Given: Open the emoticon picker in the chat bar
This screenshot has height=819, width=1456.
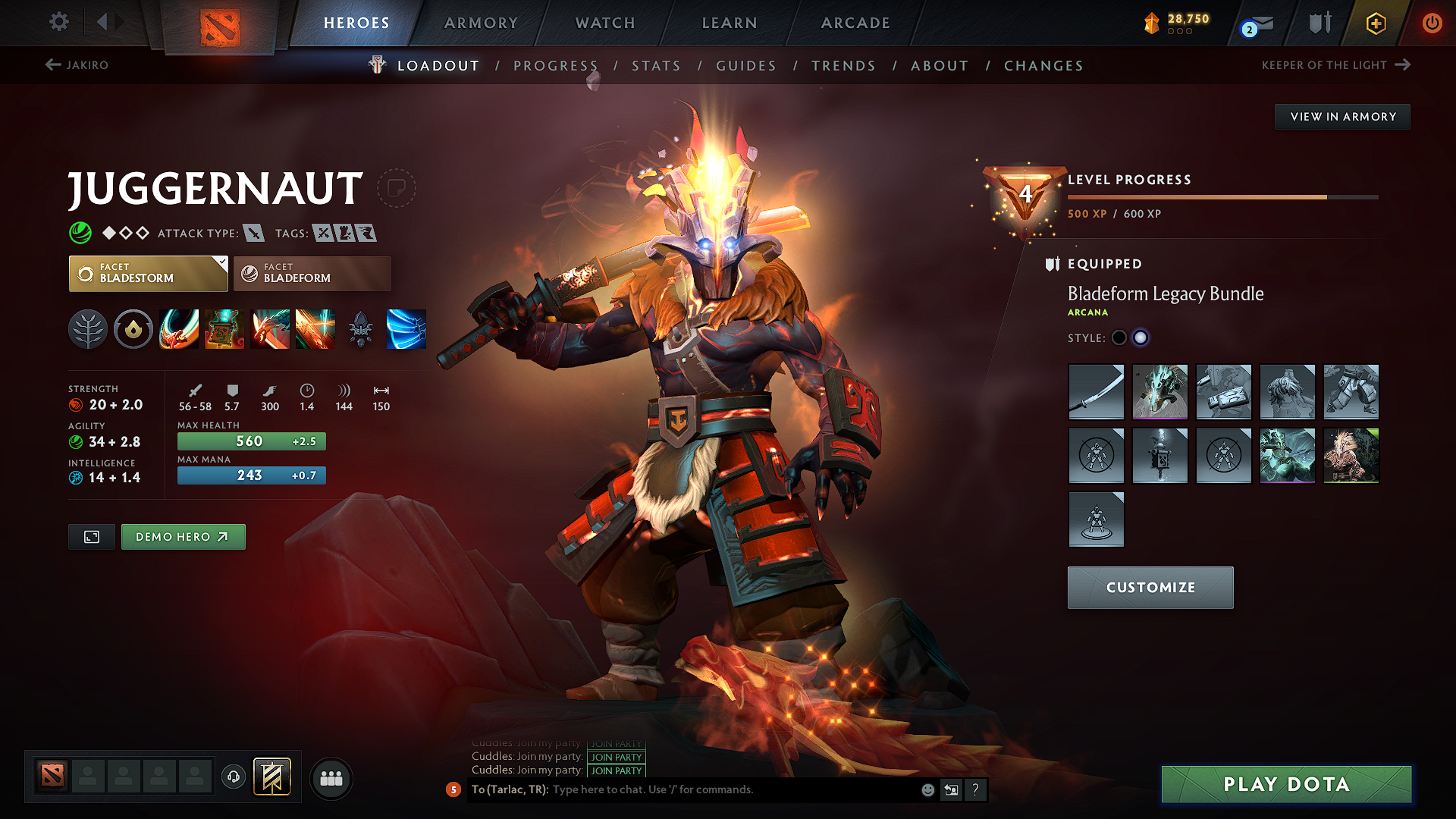Looking at the screenshot, I should coord(927,789).
